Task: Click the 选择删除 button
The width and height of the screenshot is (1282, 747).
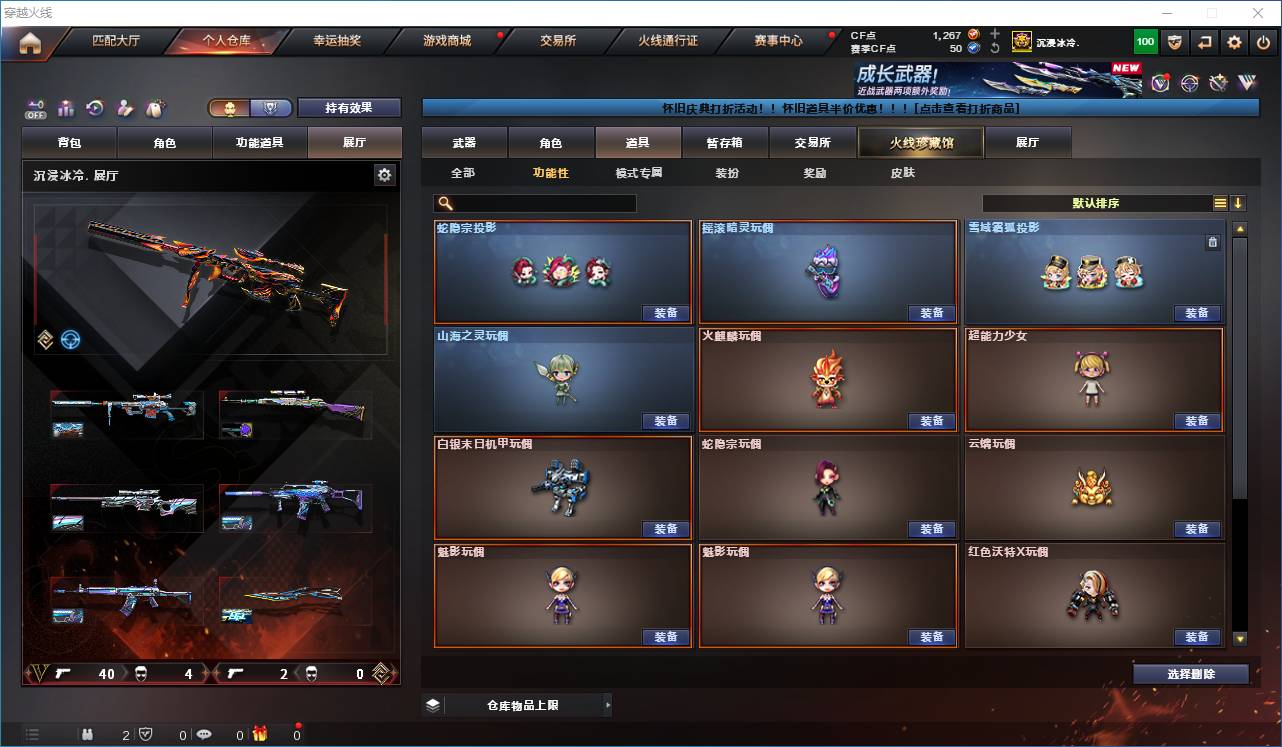Action: pos(1191,673)
